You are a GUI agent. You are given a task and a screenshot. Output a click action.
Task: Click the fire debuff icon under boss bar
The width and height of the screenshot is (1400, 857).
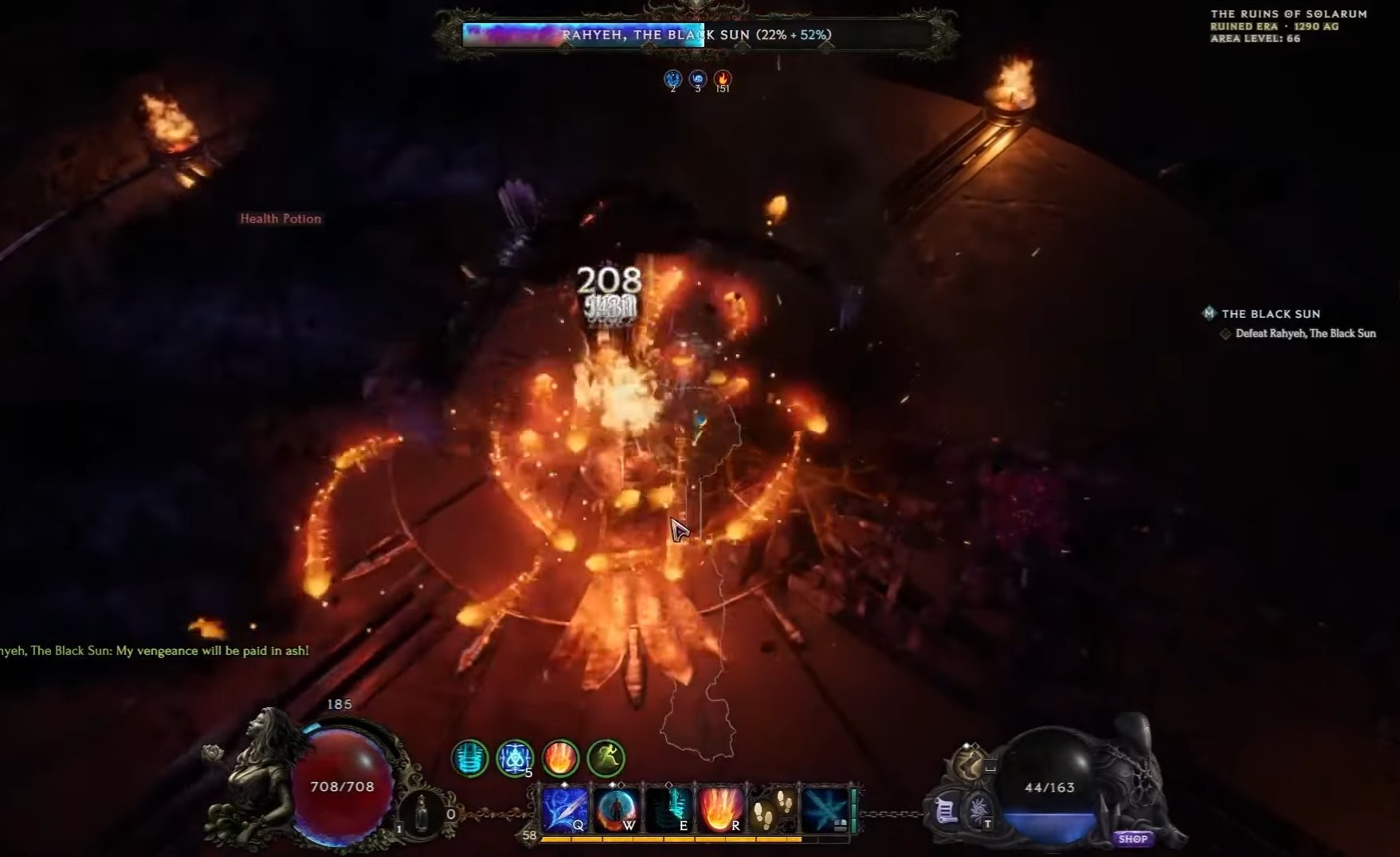coord(723,79)
